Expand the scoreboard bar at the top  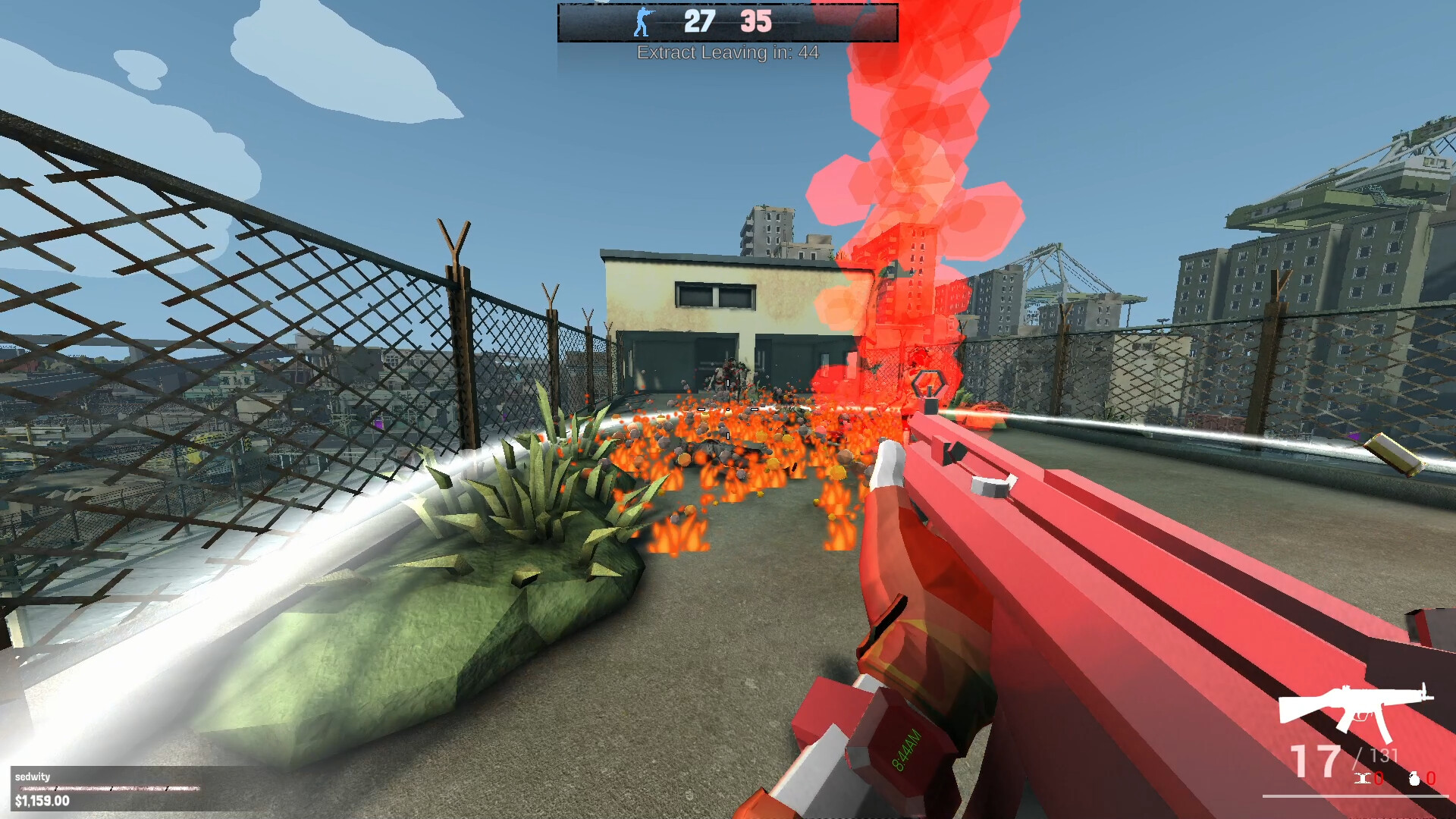coord(728,23)
